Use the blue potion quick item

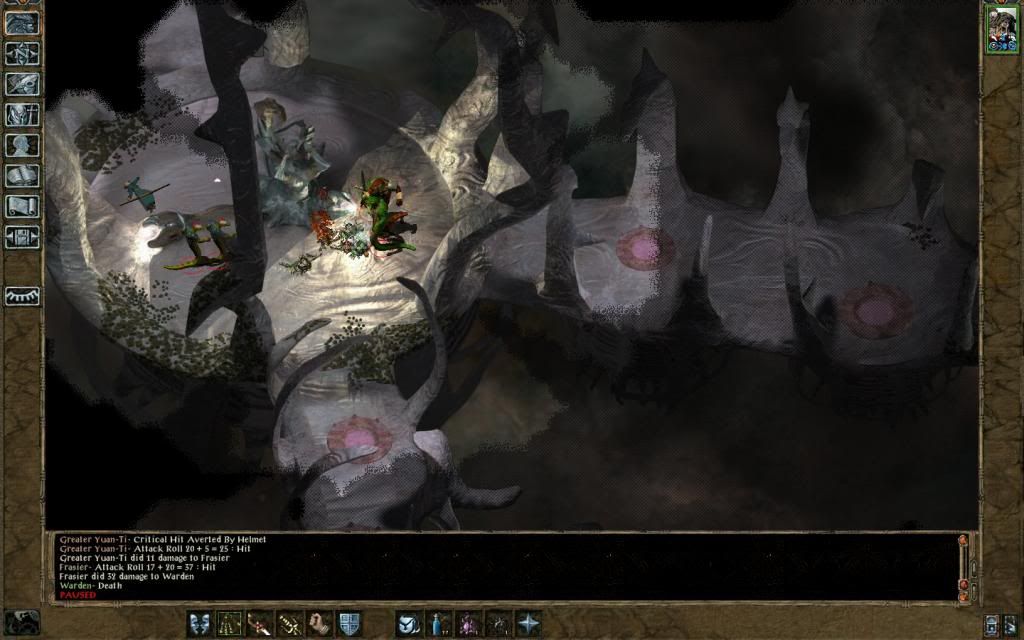pyautogui.click(x=437, y=623)
